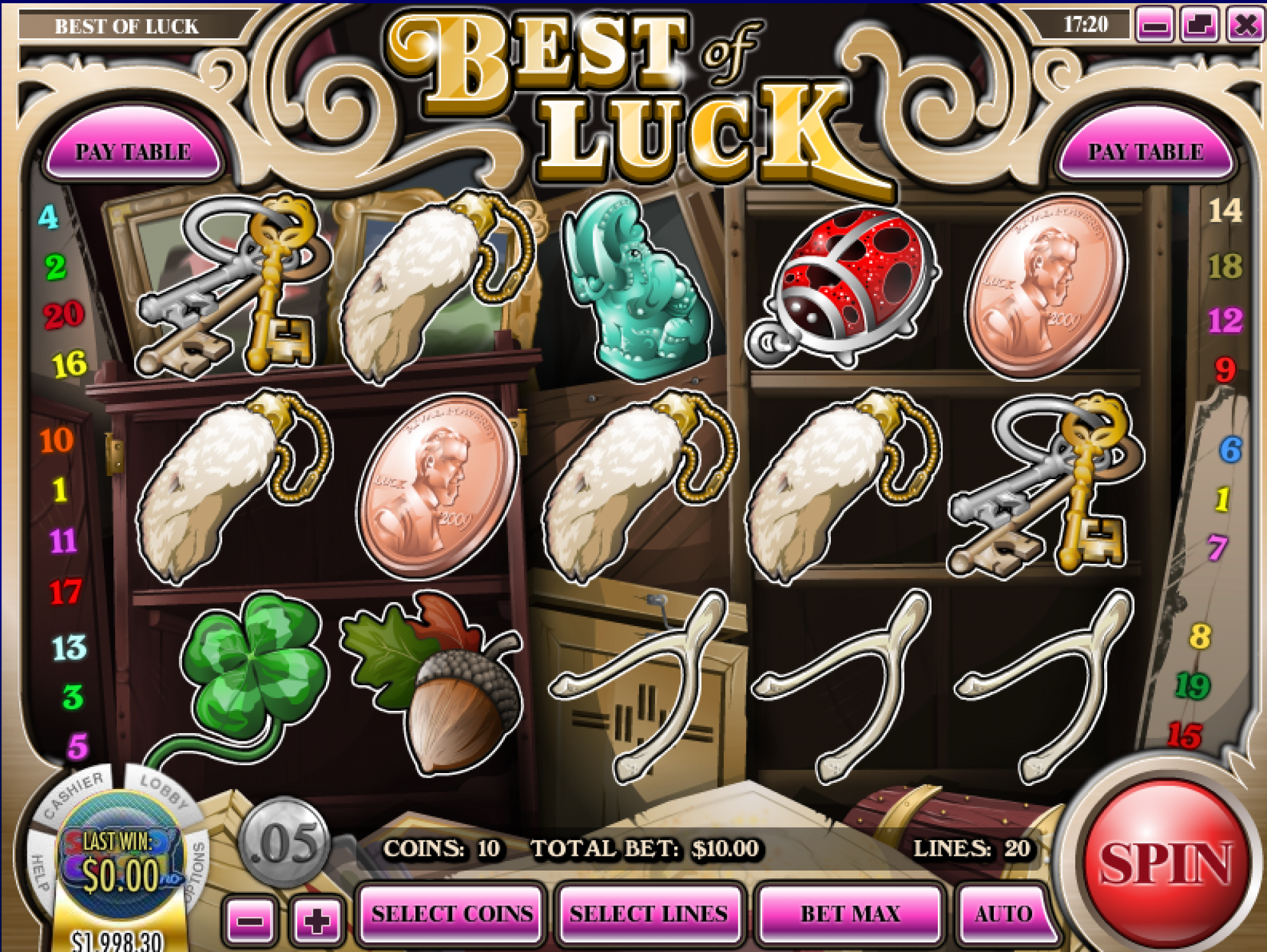1267x952 pixels.
Task: Close the game window
Action: click(x=1245, y=26)
